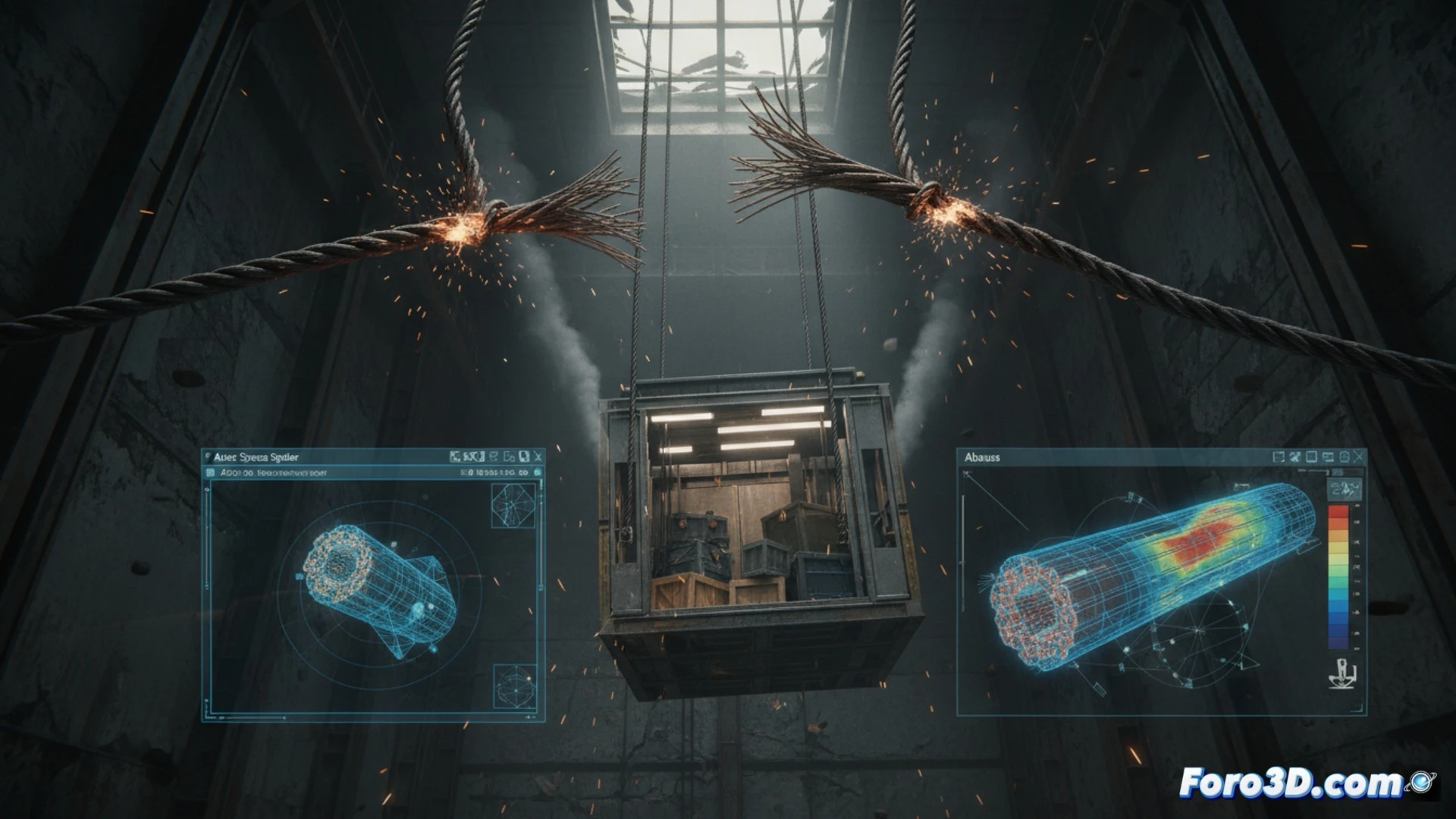Open the view icon above the color legend
This screenshot has width=1456, height=819.
[x=1345, y=488]
